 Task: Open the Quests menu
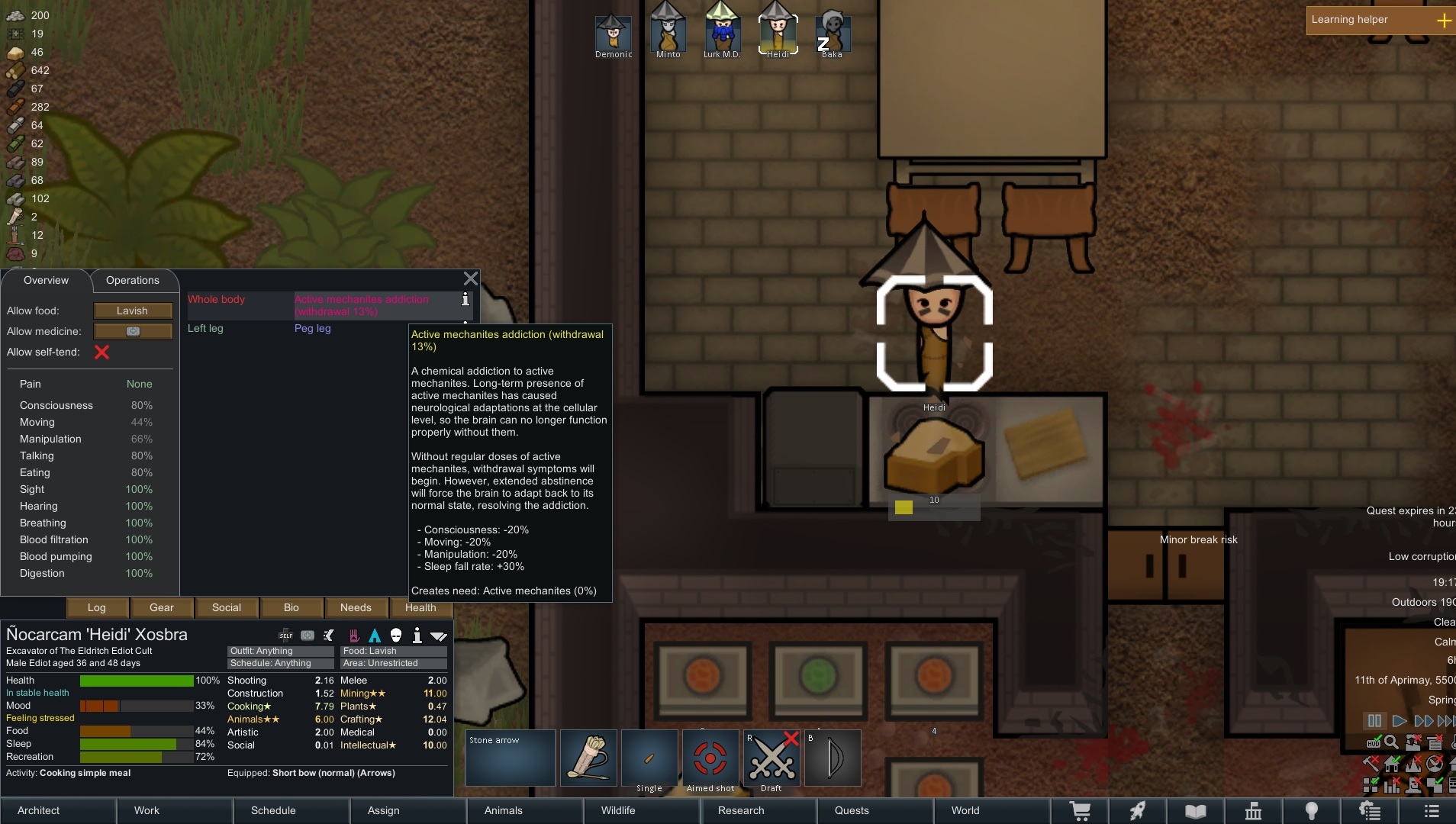[851, 810]
